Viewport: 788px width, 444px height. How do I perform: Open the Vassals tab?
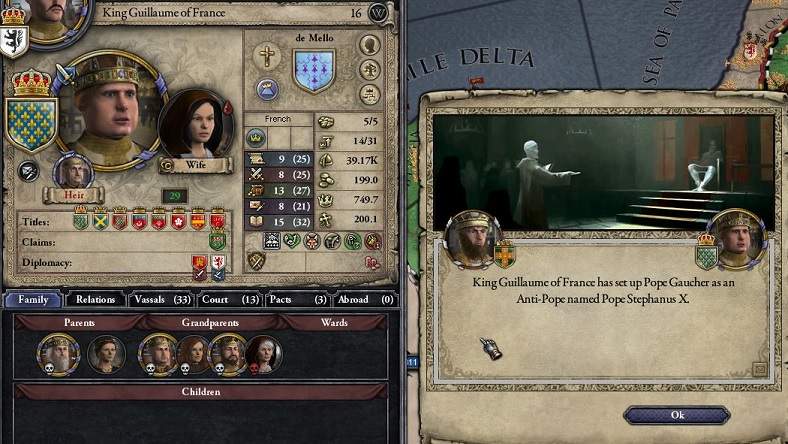click(160, 299)
